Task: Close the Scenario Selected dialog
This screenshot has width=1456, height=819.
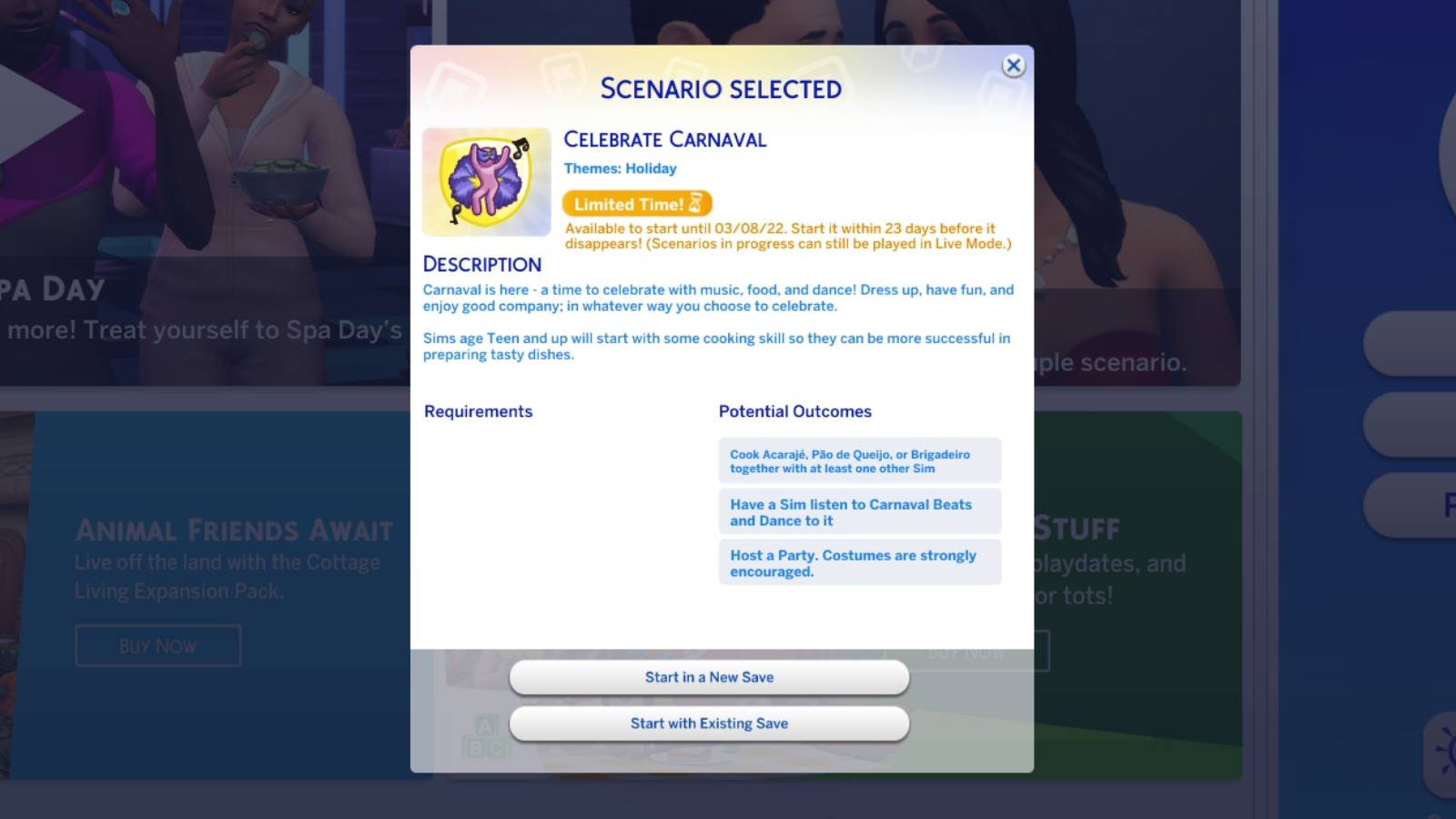Action: [x=1013, y=66]
